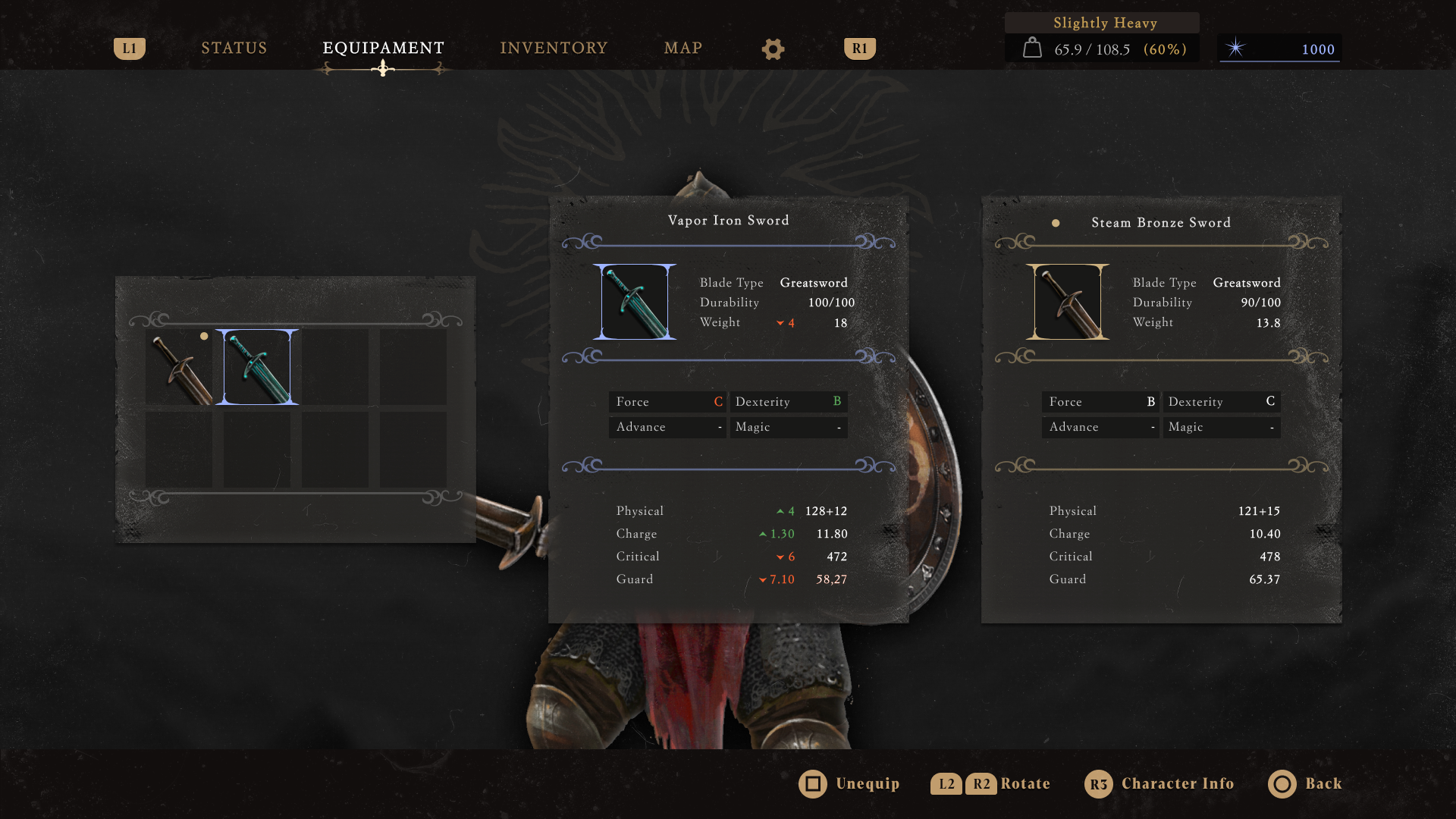The width and height of the screenshot is (1456, 819).
Task: Open the Inventory tab
Action: [554, 49]
